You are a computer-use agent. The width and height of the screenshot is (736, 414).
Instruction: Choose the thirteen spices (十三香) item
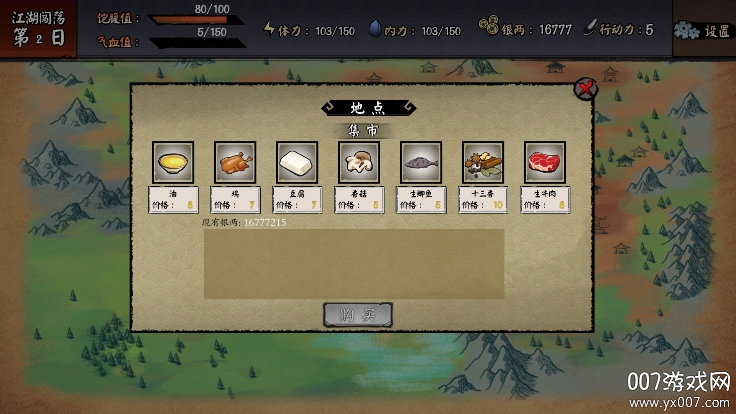point(483,162)
